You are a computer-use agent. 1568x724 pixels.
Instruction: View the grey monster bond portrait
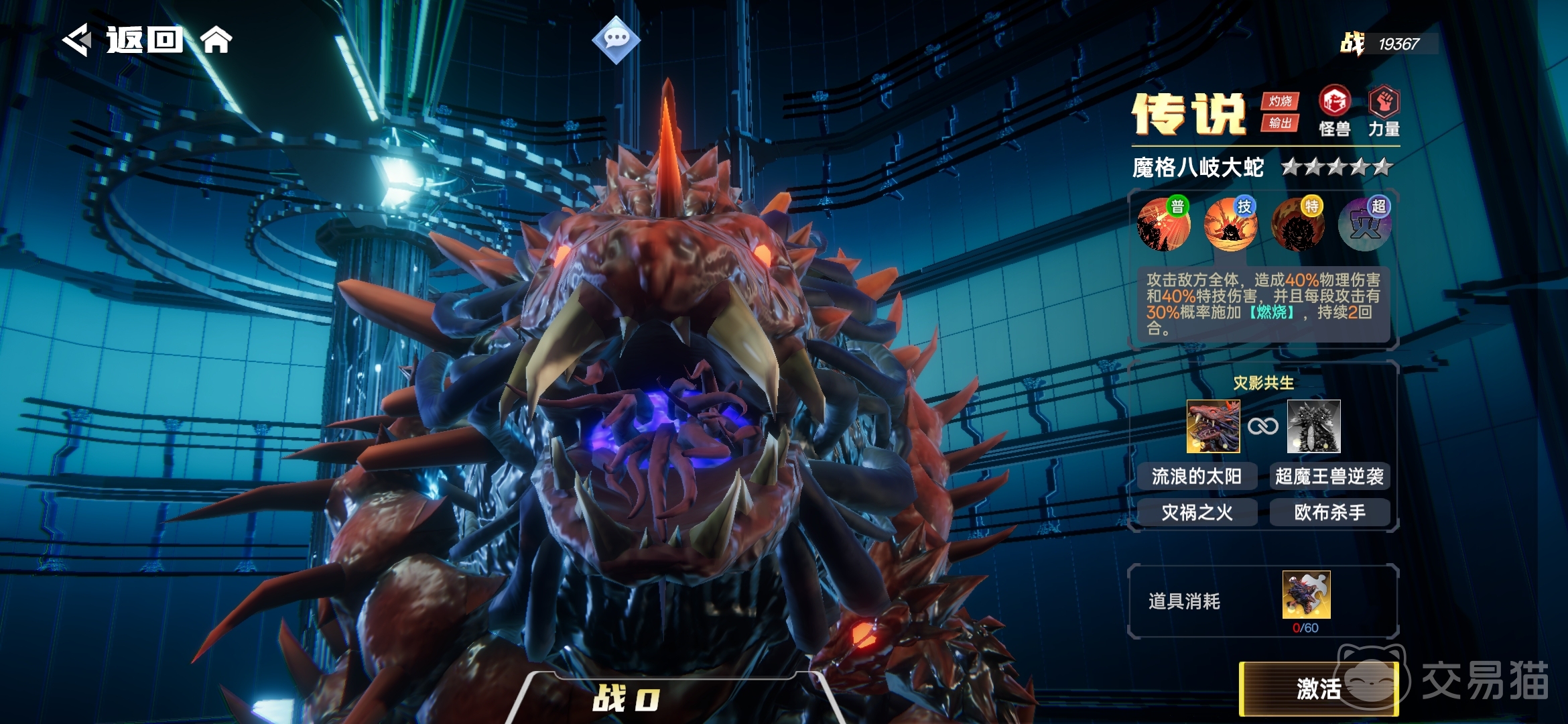(x=1313, y=426)
